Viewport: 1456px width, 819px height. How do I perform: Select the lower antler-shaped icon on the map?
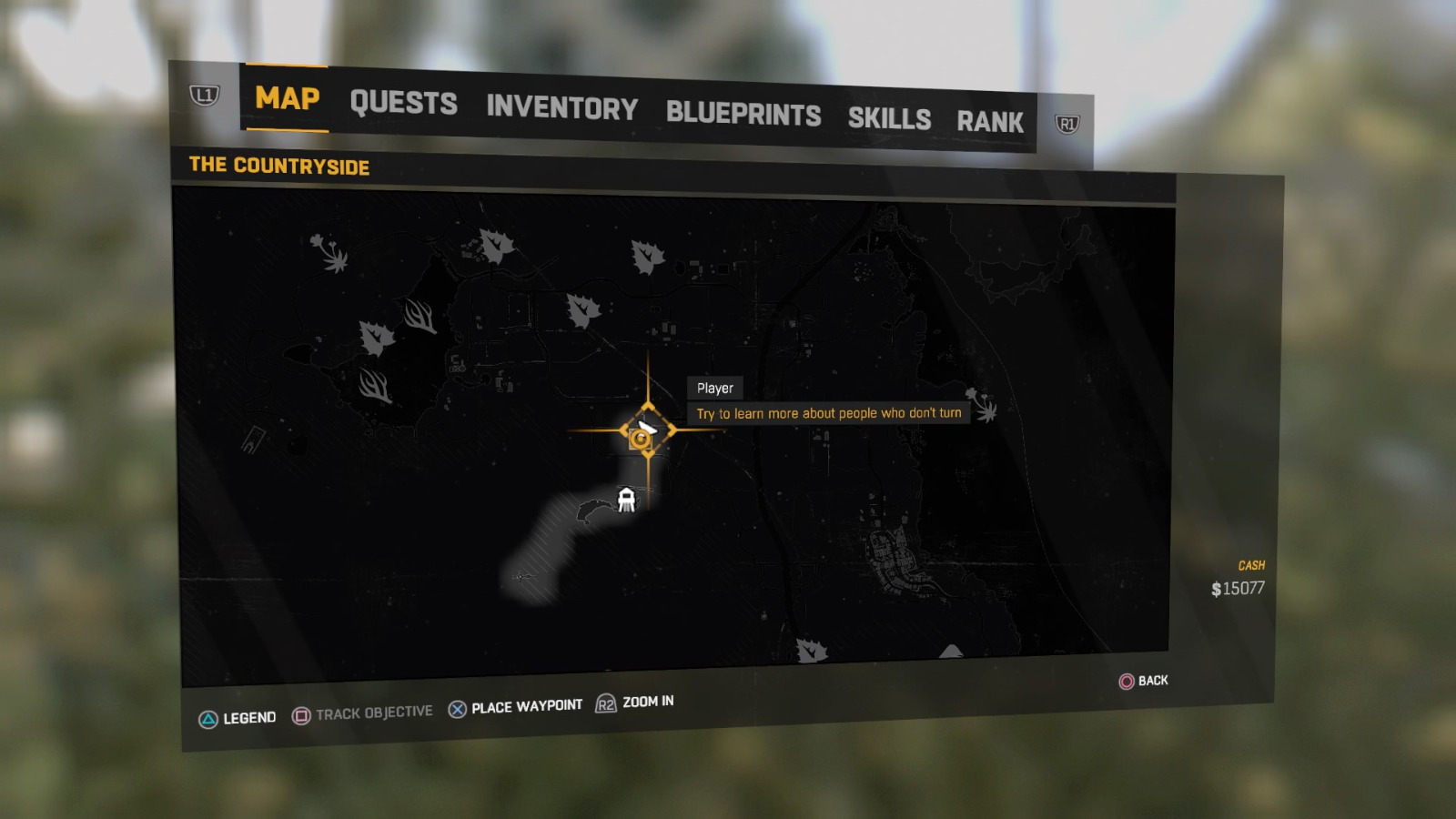[x=375, y=384]
